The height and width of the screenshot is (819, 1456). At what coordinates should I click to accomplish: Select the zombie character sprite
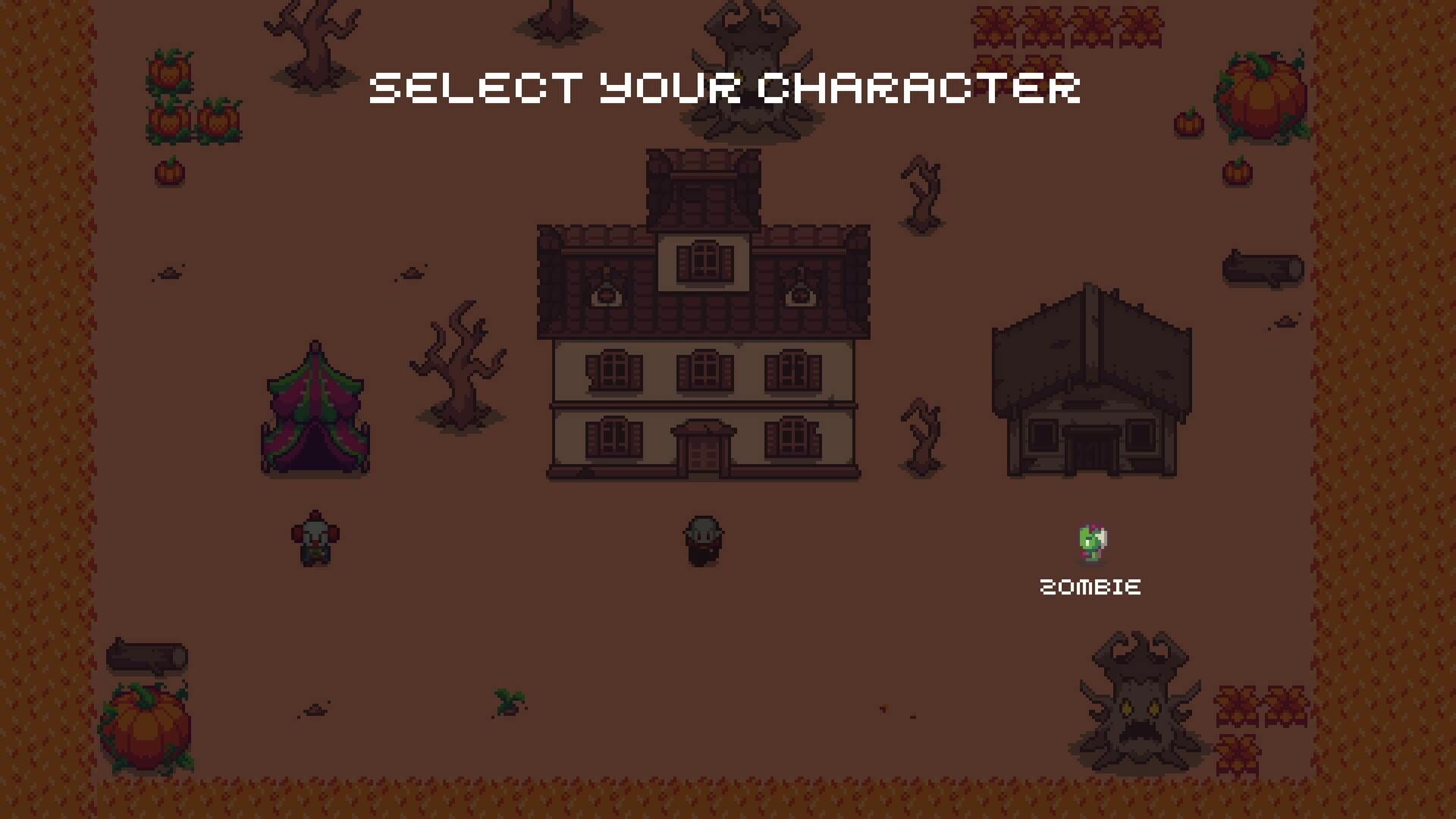1092,542
